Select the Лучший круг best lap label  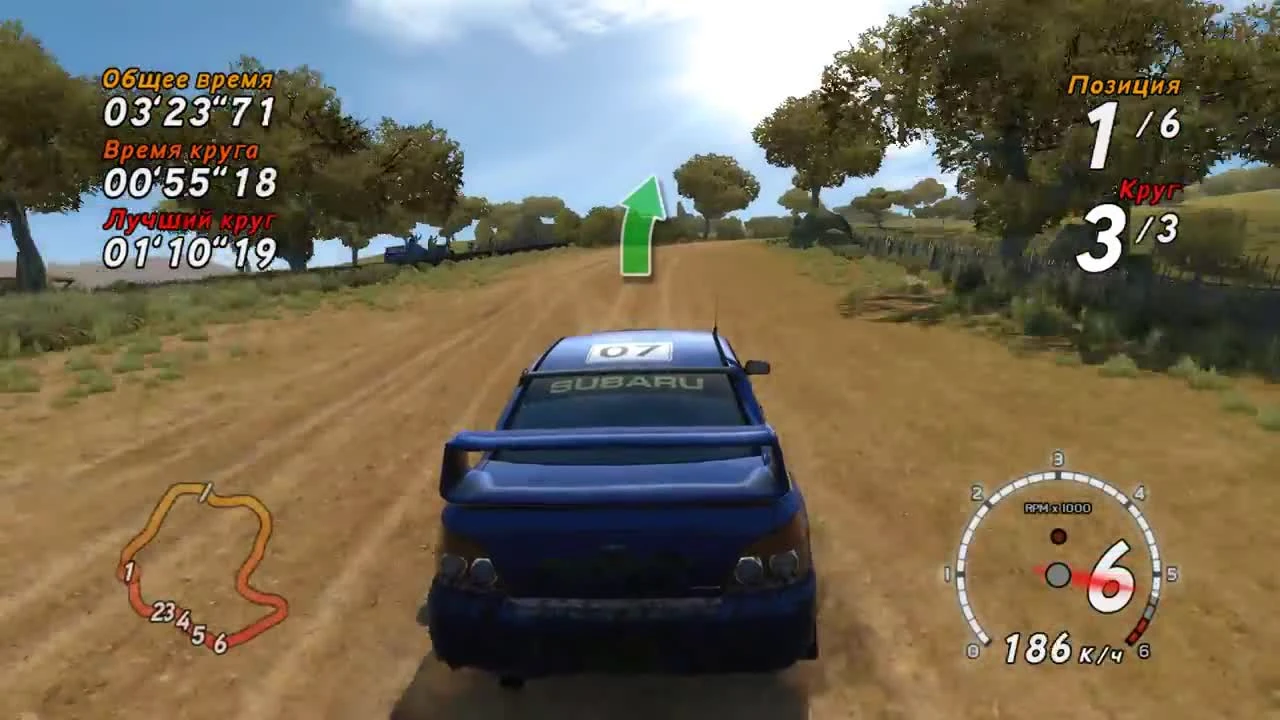[187, 222]
